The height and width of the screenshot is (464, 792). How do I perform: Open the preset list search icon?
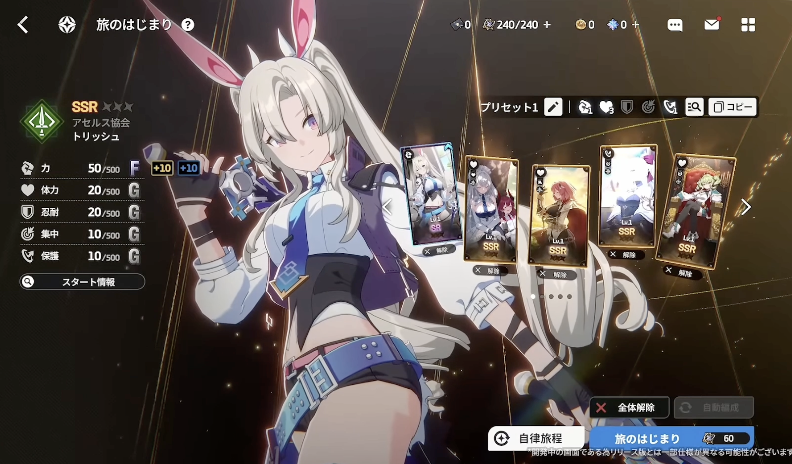tap(693, 107)
